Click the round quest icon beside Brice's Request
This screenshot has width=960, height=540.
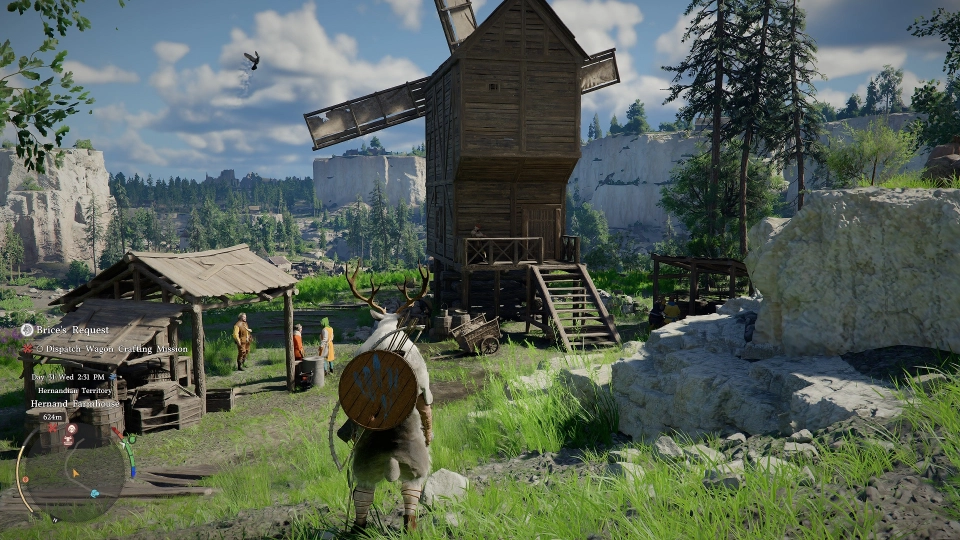[x=27, y=330]
